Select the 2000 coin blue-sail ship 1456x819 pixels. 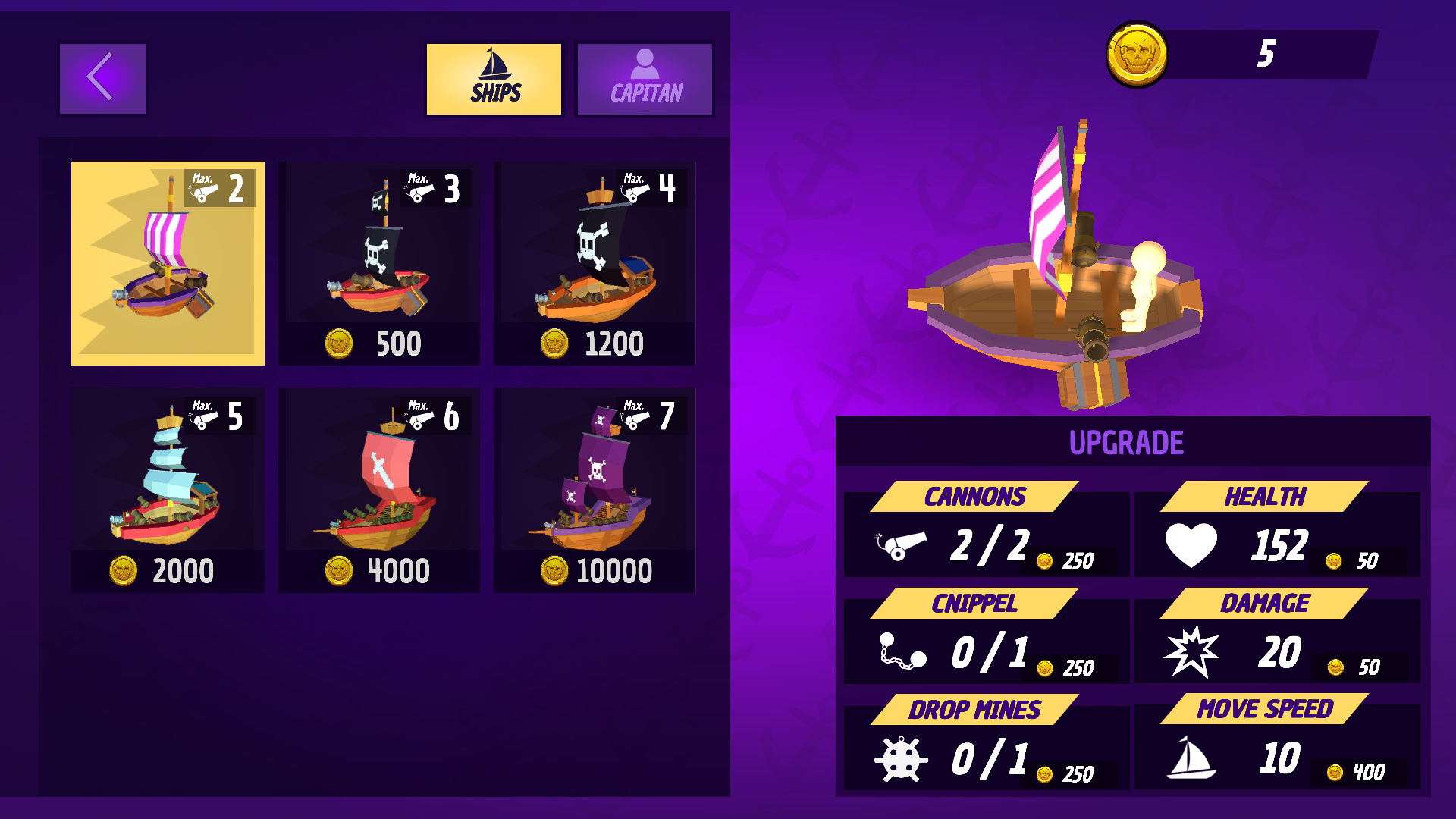pos(168,490)
